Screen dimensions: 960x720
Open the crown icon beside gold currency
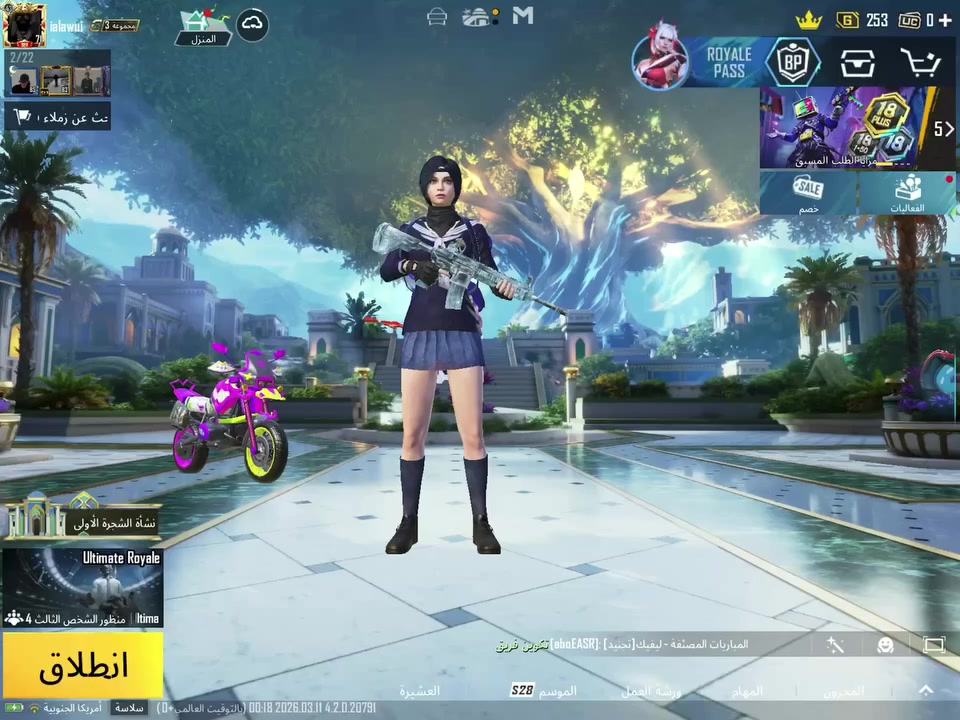click(x=808, y=20)
